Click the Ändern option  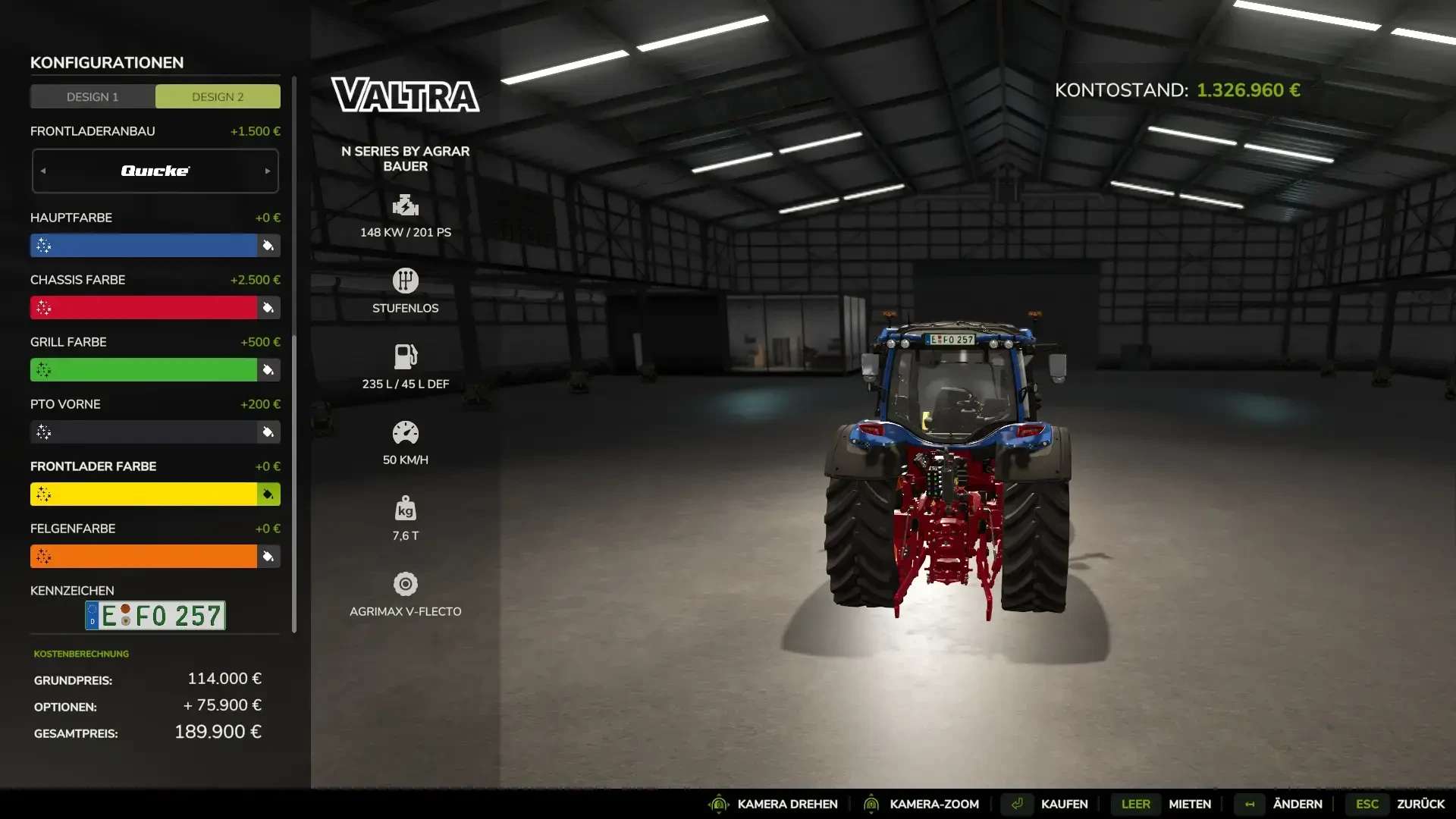point(1297,804)
